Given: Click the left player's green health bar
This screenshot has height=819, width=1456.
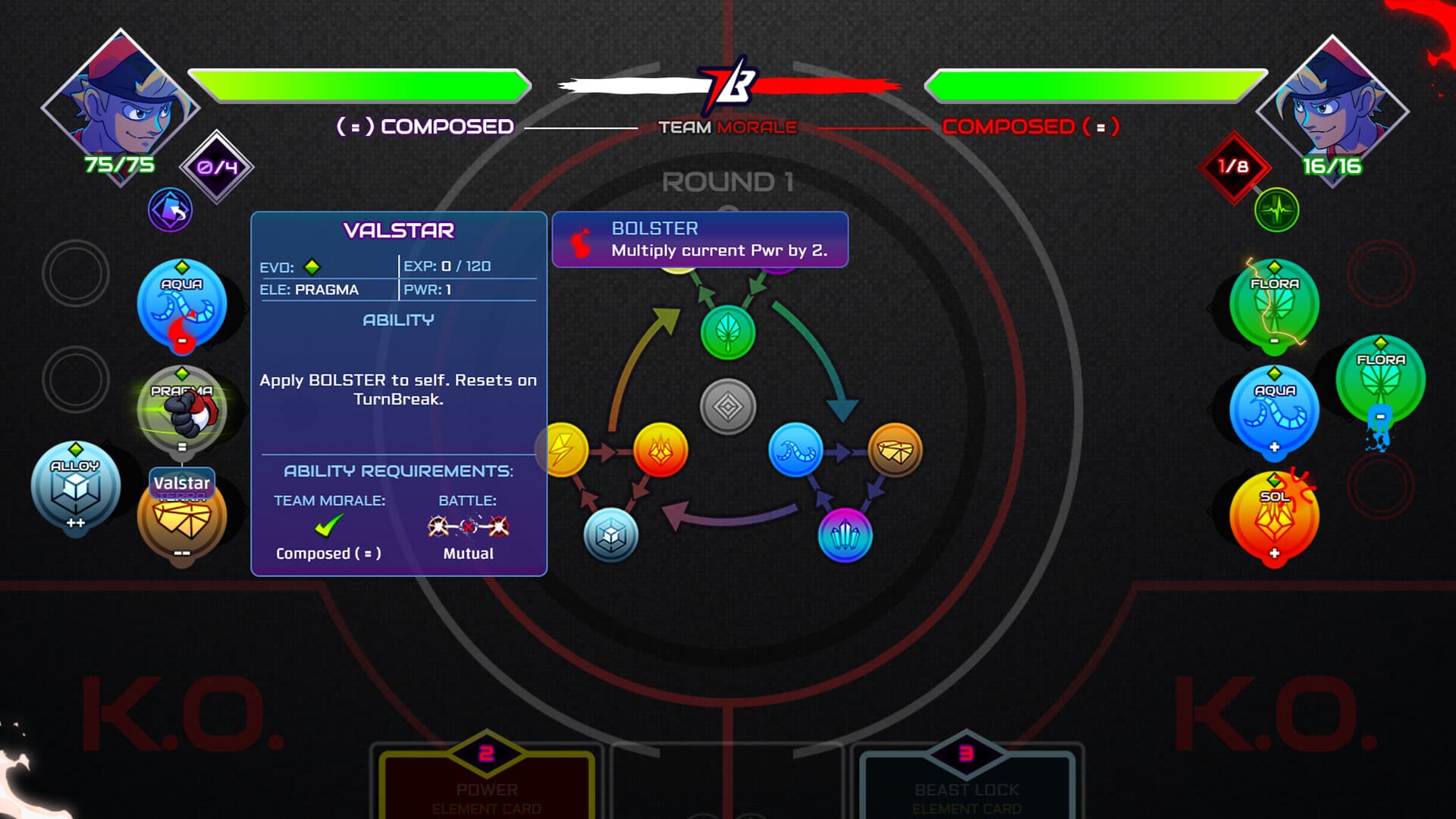Looking at the screenshot, I should click(x=356, y=85).
